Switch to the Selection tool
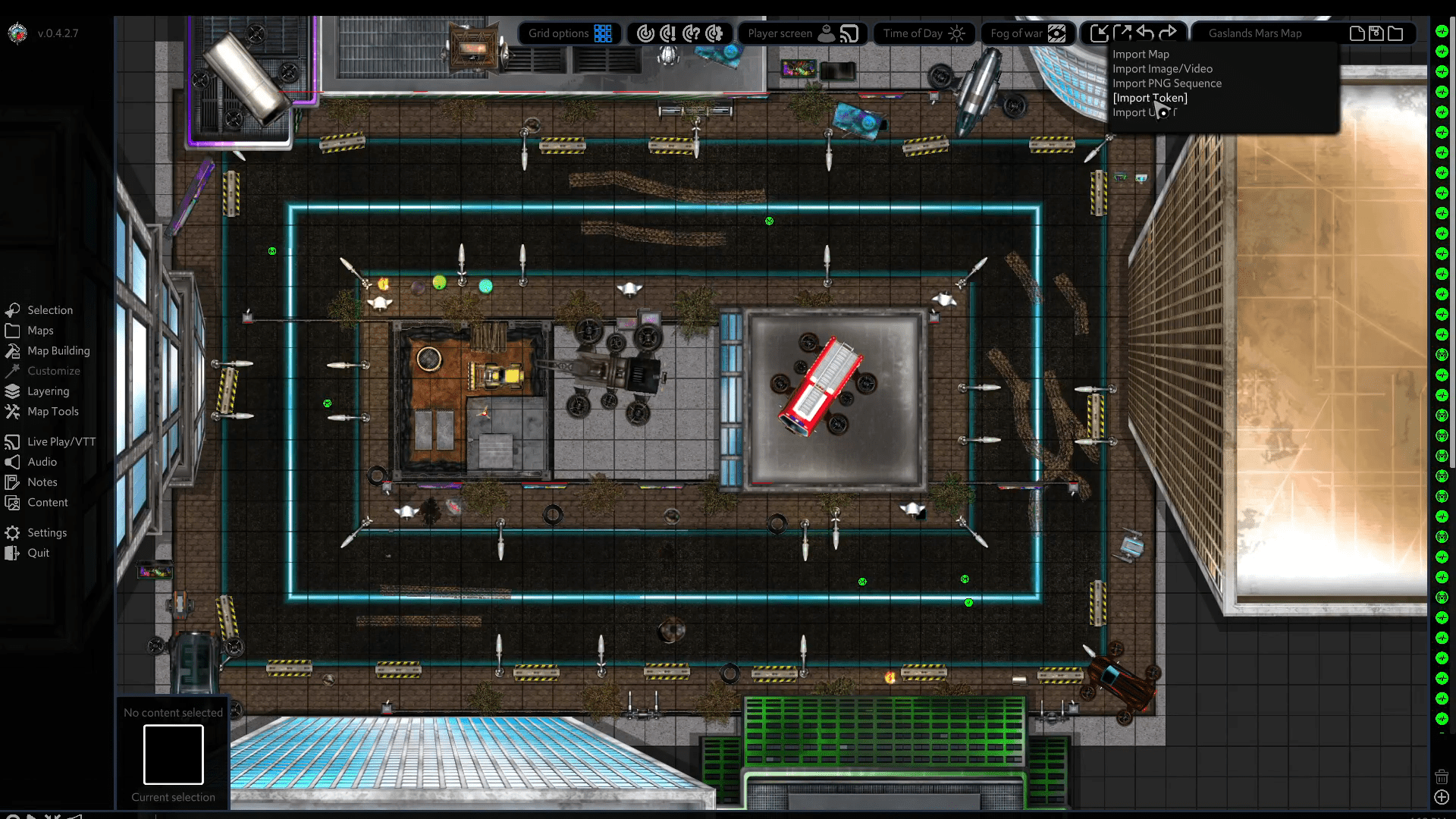 click(x=50, y=310)
